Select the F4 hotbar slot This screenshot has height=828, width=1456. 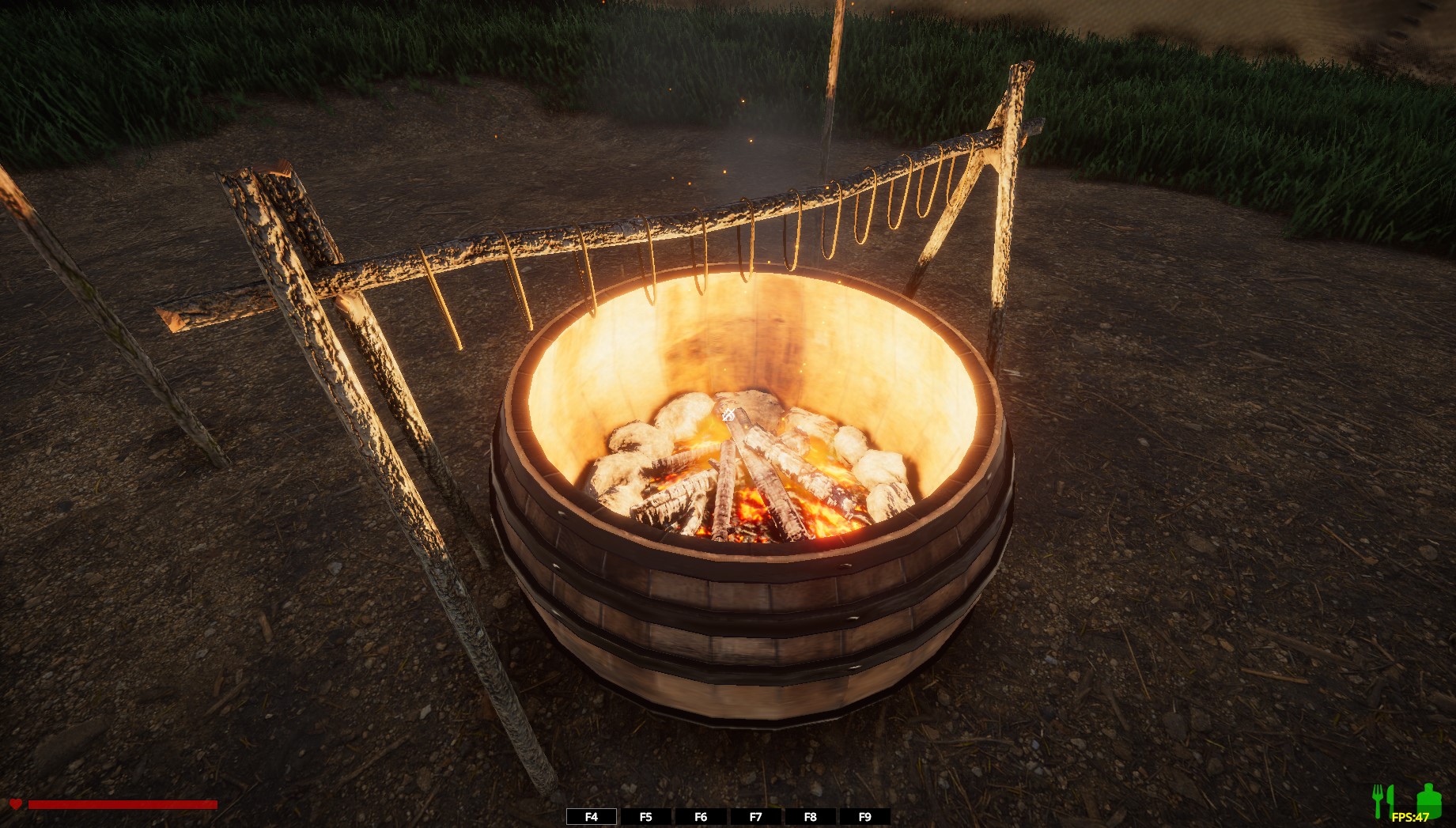(592, 817)
